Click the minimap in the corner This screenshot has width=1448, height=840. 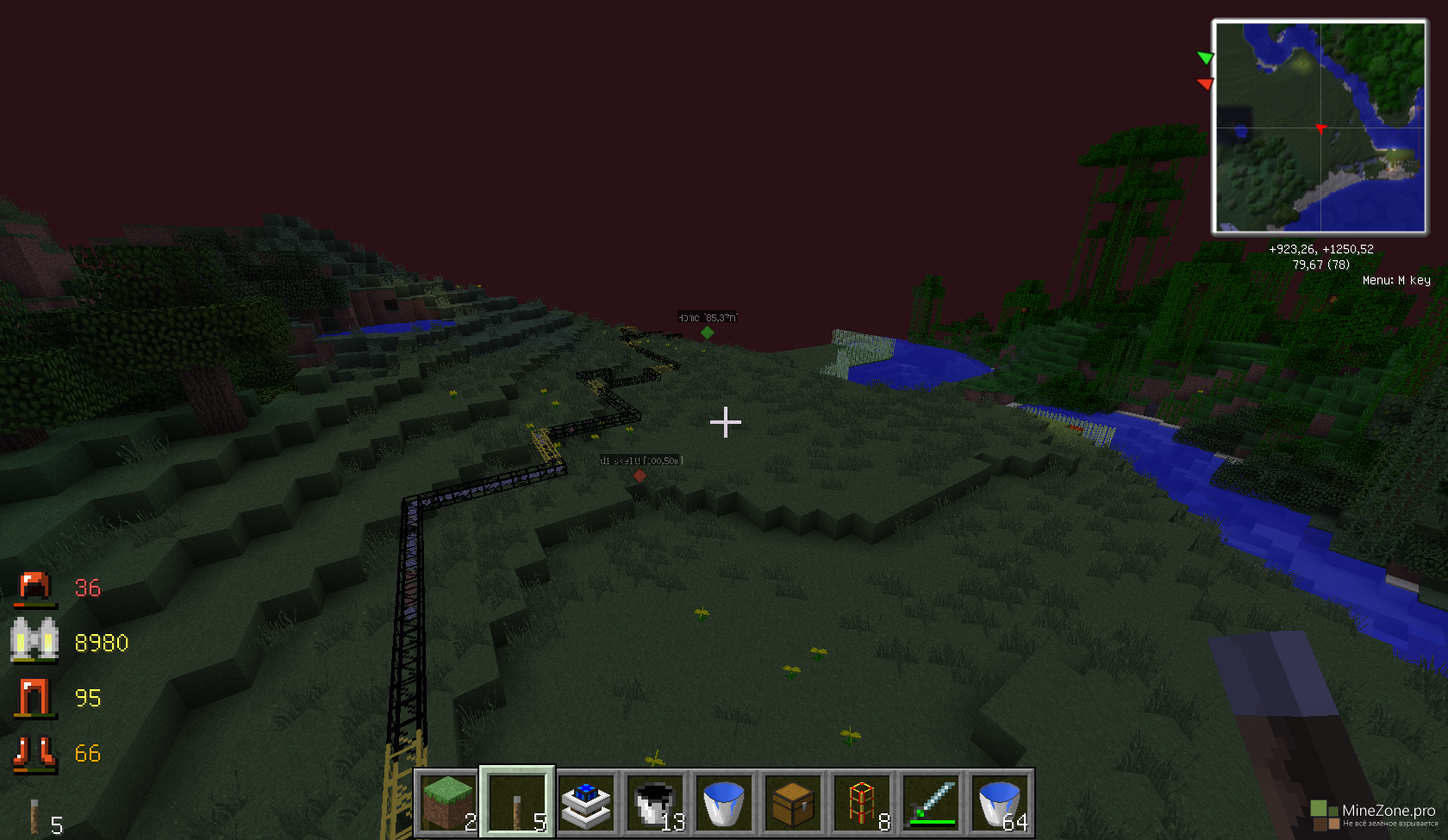[1320, 128]
